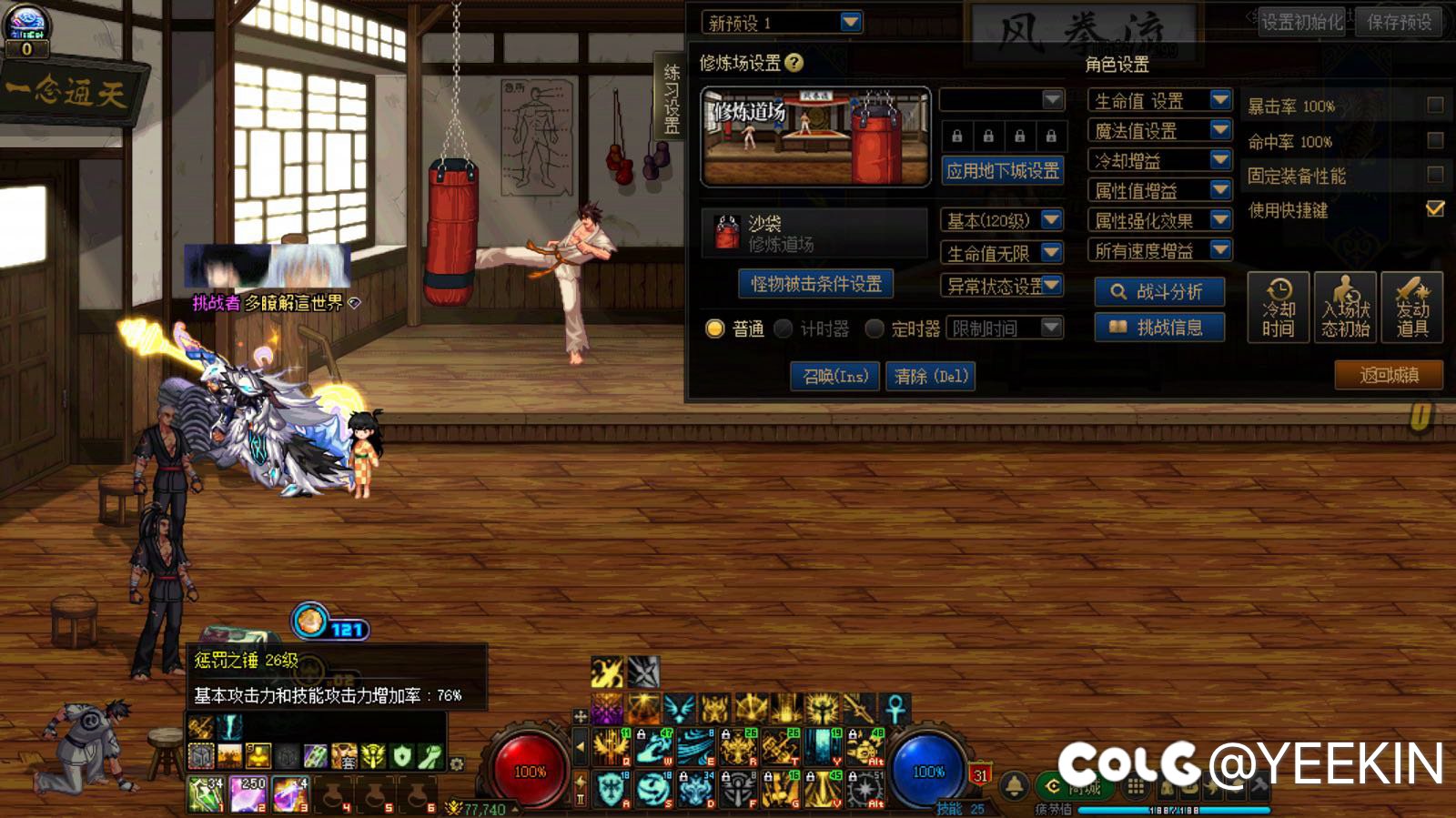Click the 入场状态初始 entry state icon
Viewport: 1456px width, 818px height.
(1343, 309)
